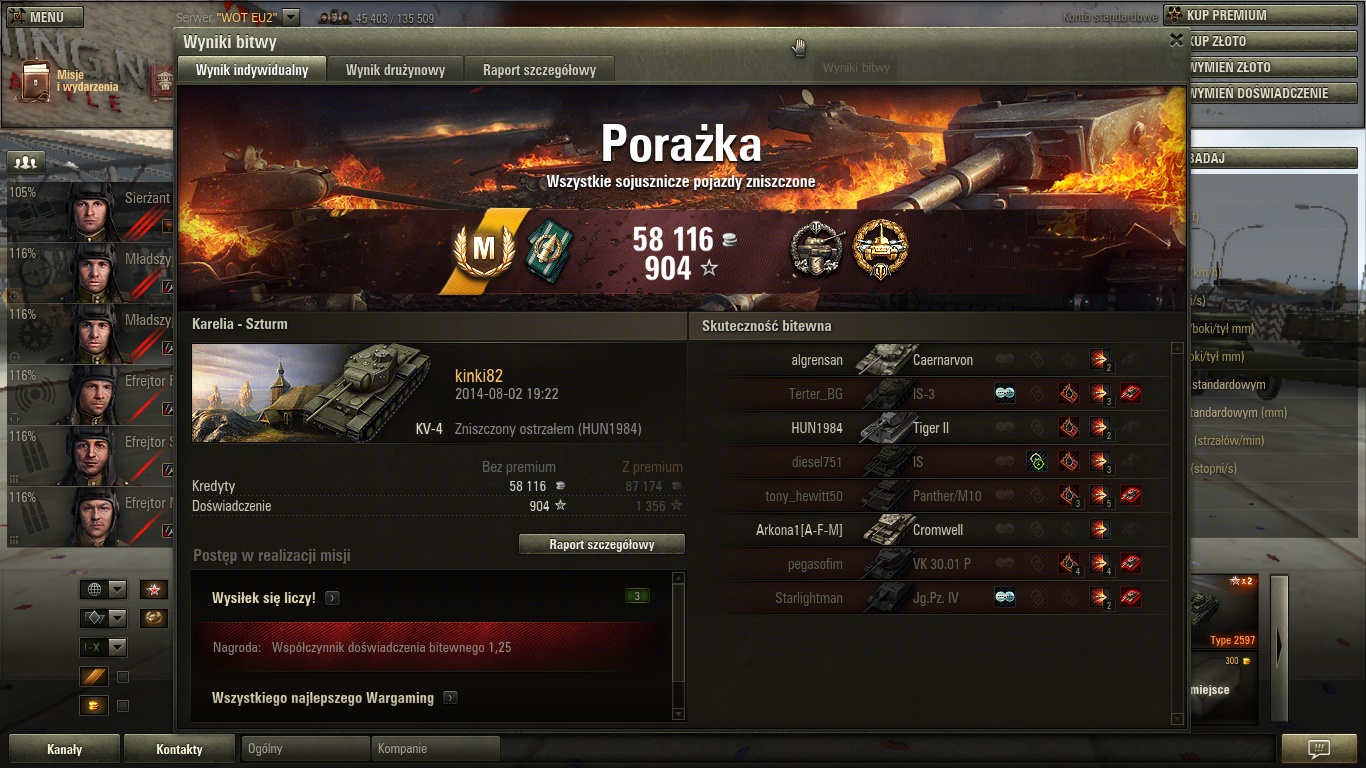This screenshot has width=1366, height=768.
Task: Select the Arkona1[A-F-M] Cromwell row
Action: 930,530
